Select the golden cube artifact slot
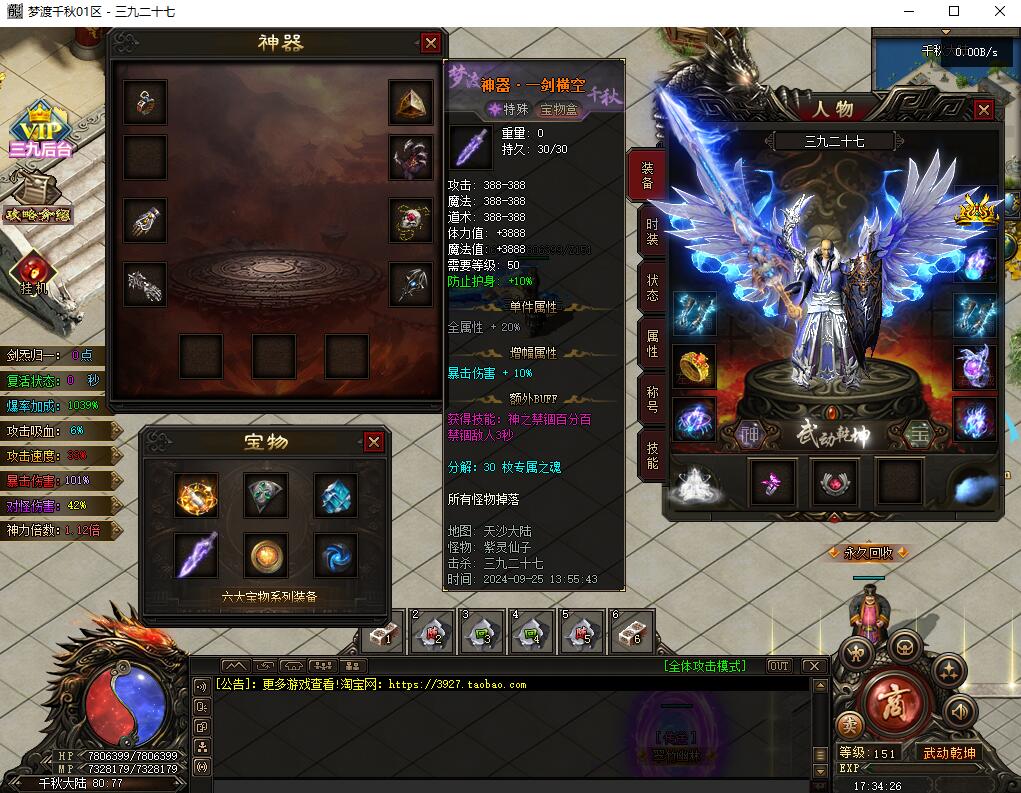This screenshot has width=1021, height=793. click(411, 102)
